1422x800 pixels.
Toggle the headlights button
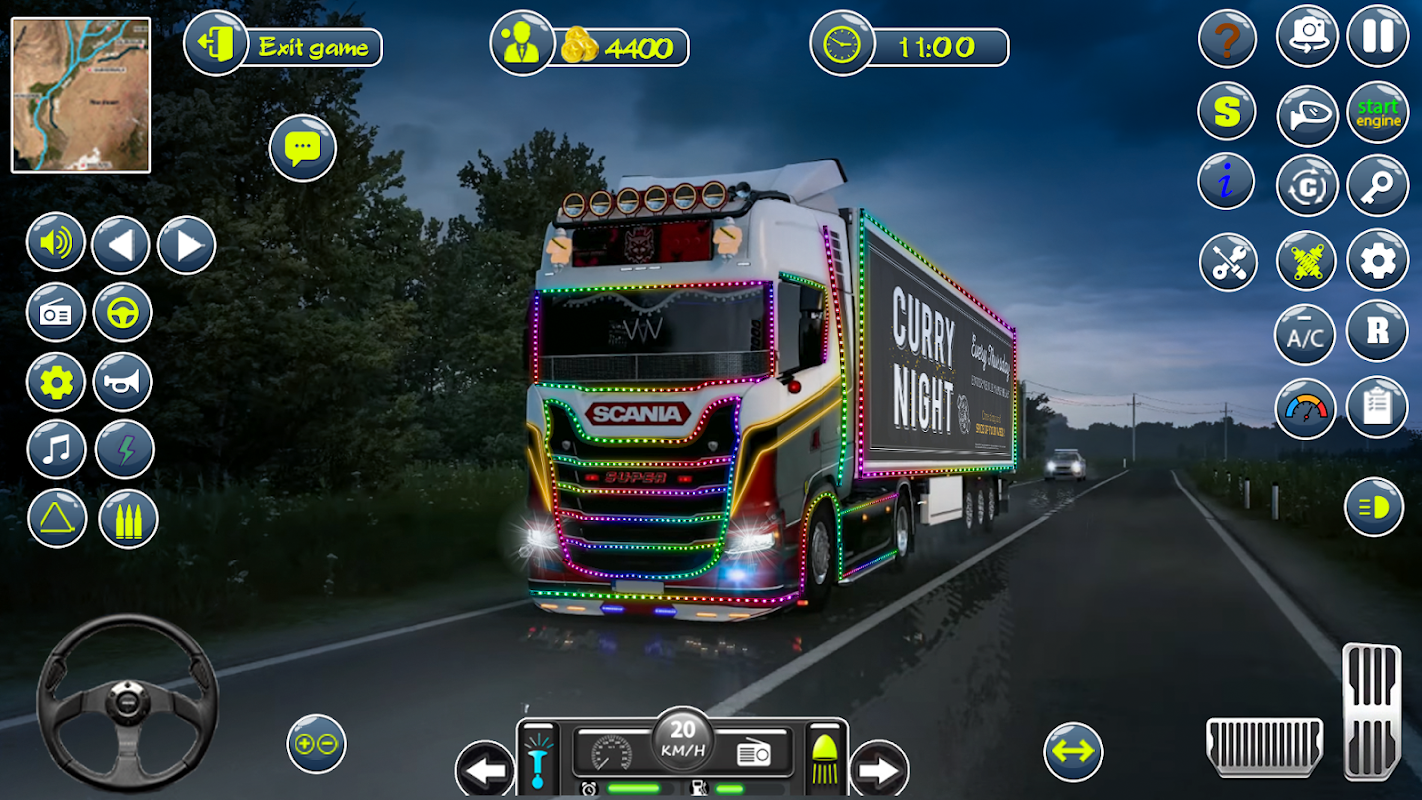pyautogui.click(x=1374, y=507)
